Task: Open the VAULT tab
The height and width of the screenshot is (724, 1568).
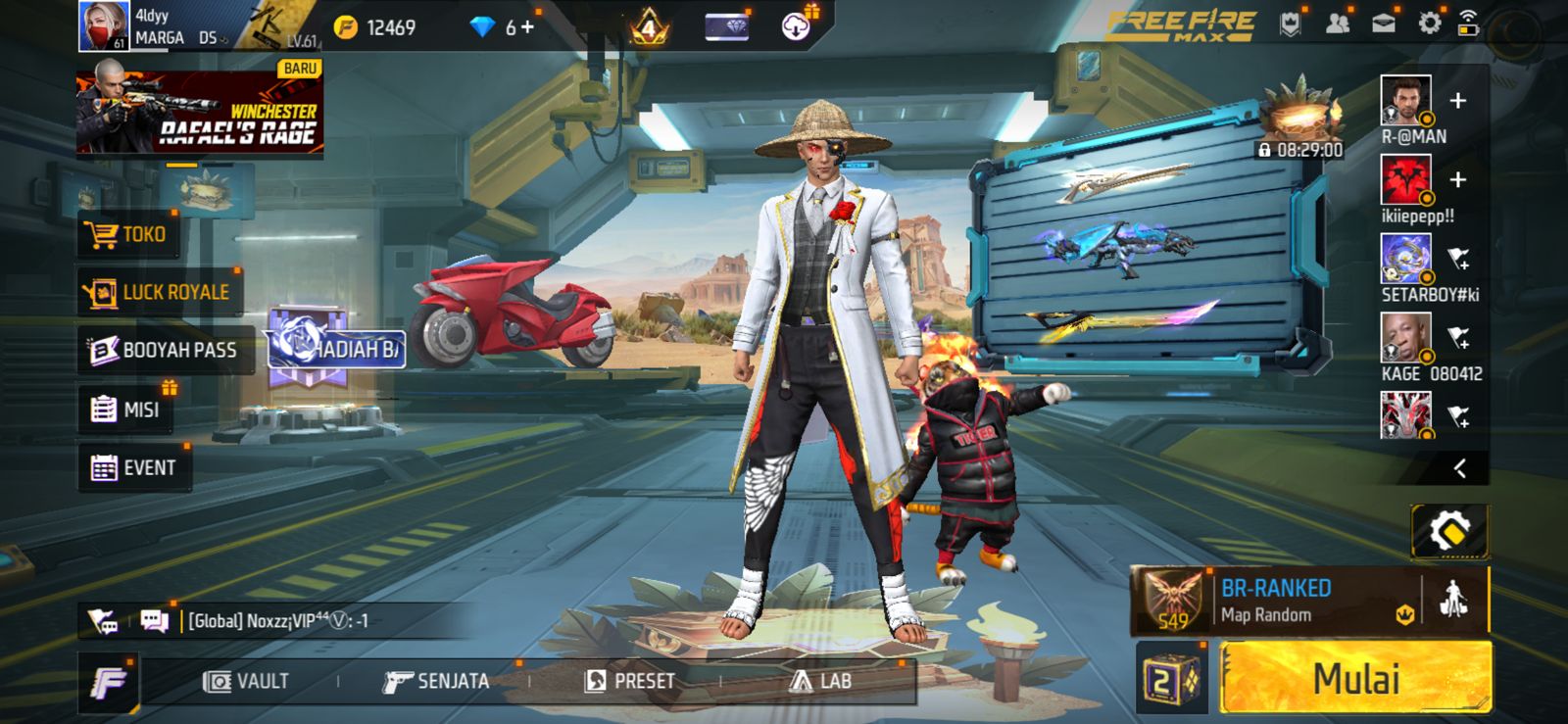Action: click(246, 681)
